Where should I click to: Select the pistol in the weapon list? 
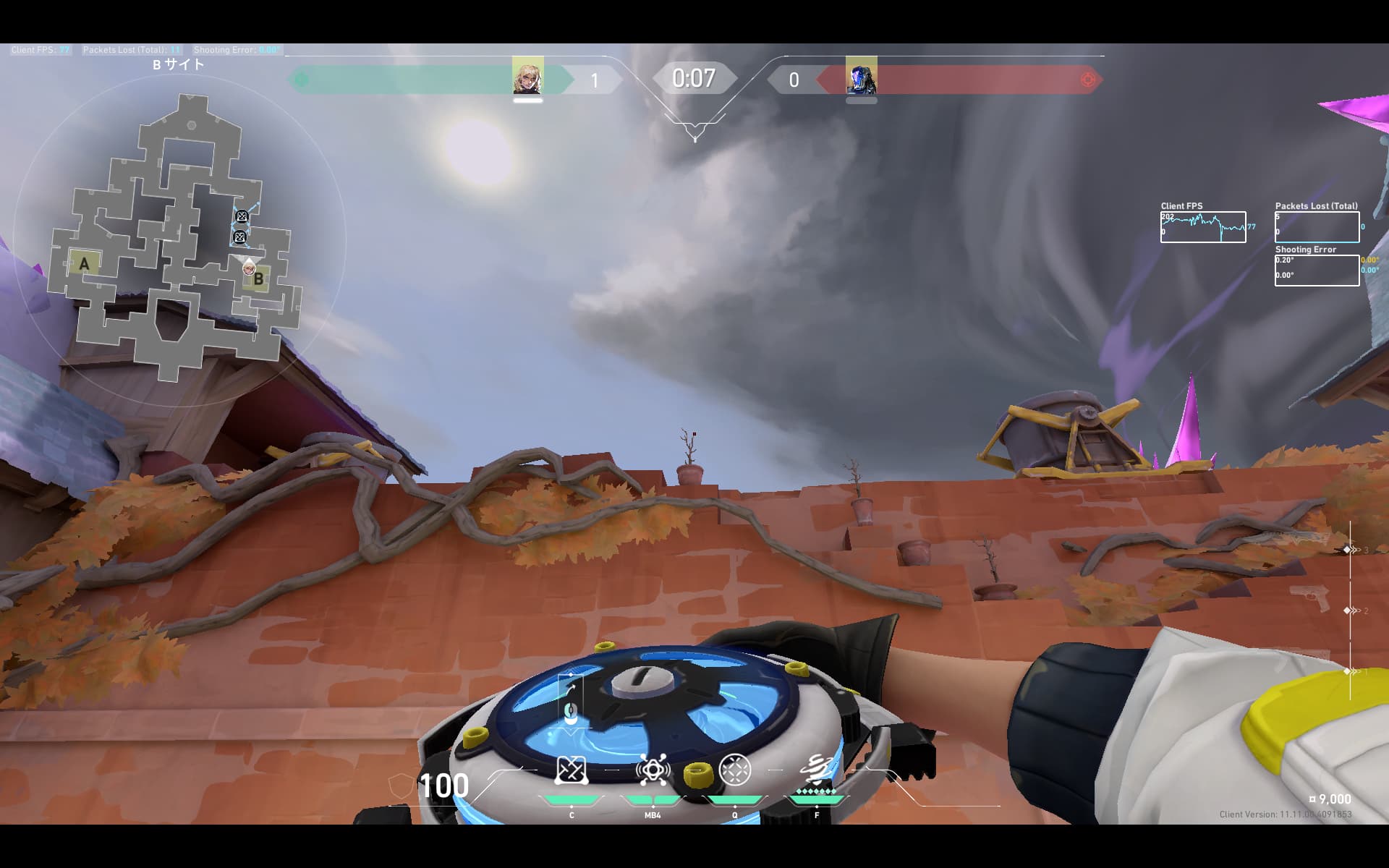pos(1311,597)
